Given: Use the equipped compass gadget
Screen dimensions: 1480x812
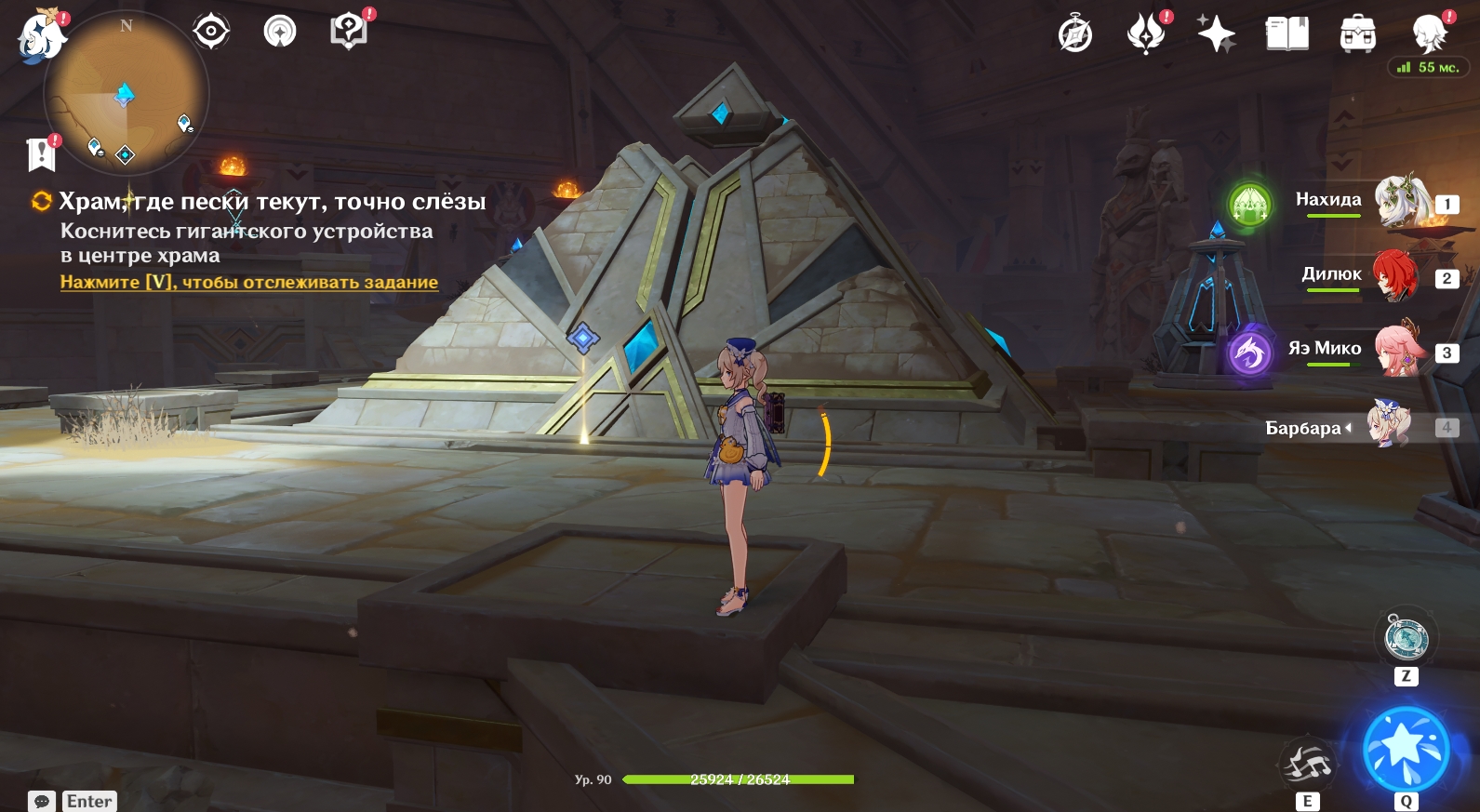Looking at the screenshot, I should coord(1406,638).
